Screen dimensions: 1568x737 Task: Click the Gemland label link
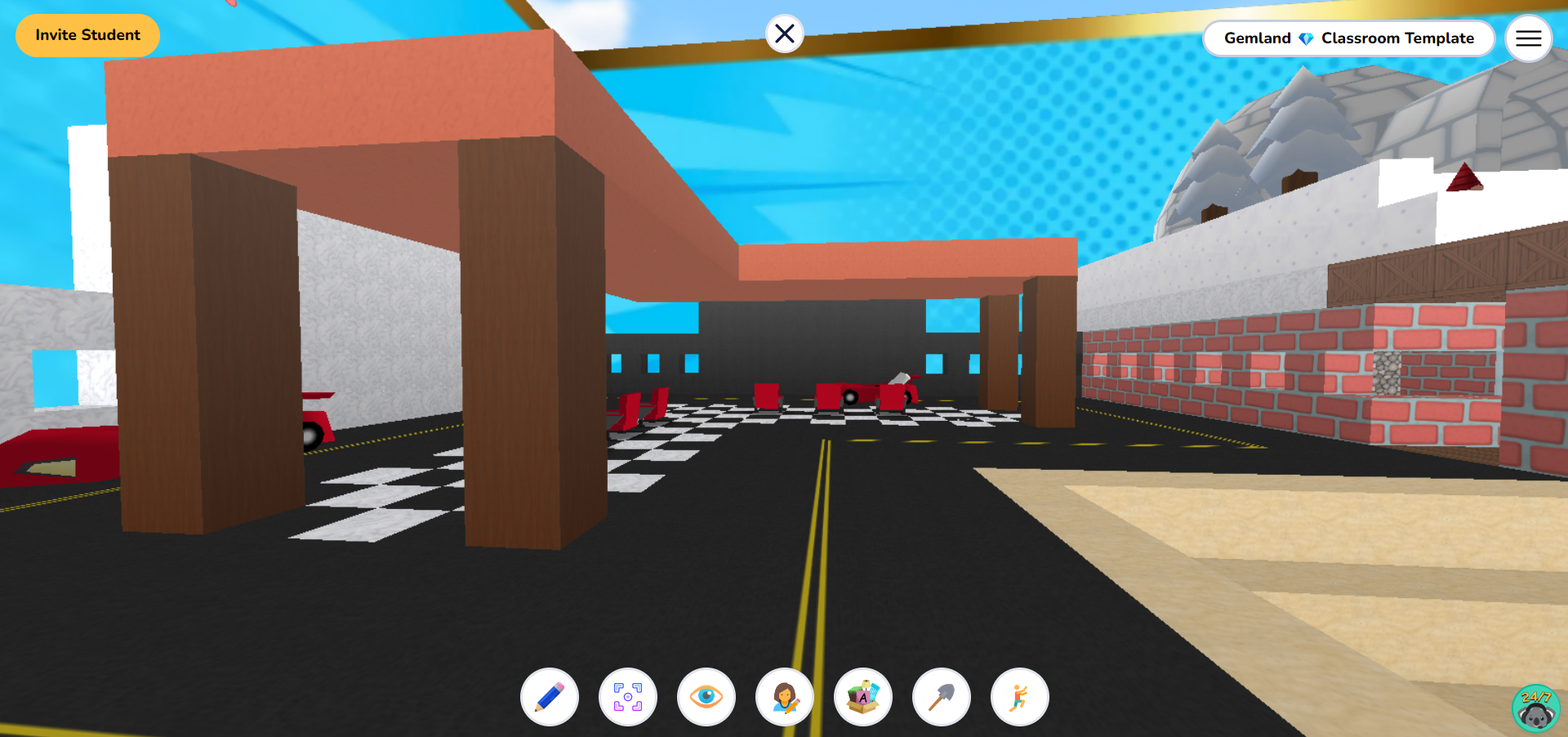1255,38
